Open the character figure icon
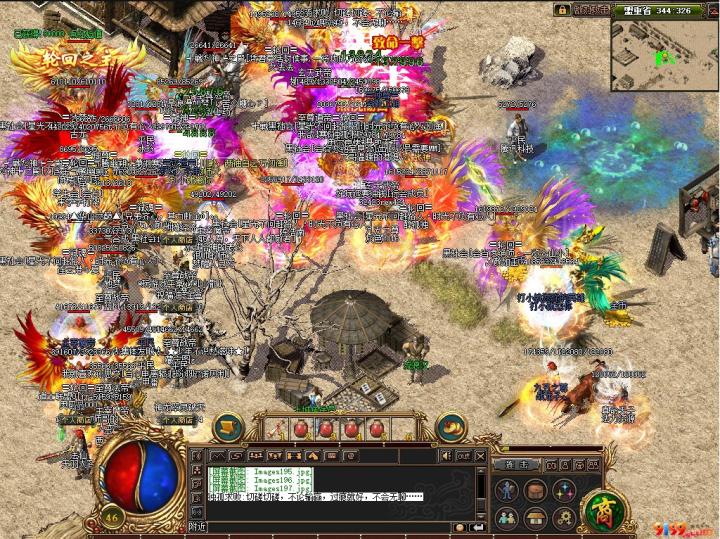The height and width of the screenshot is (539, 720). tap(508, 490)
